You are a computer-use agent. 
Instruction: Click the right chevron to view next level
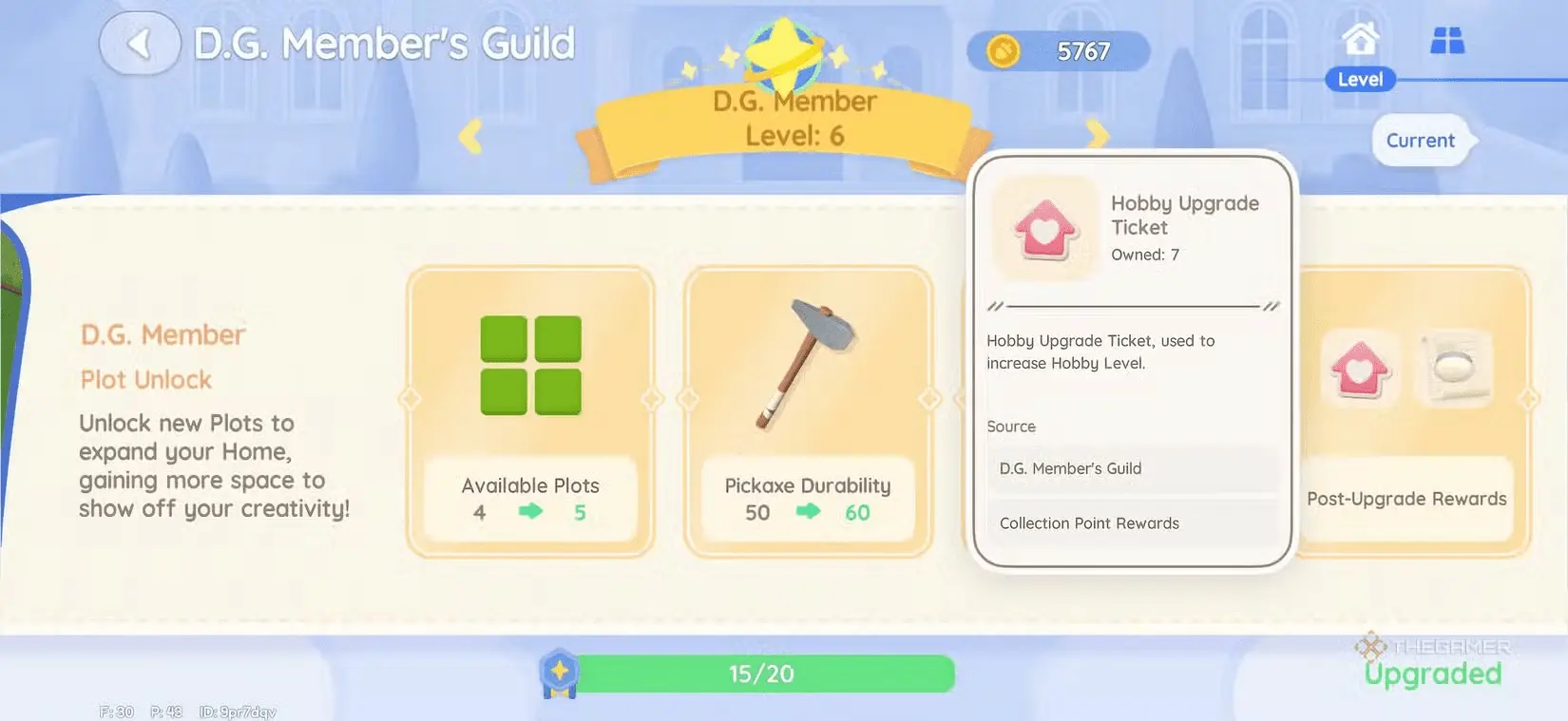click(1100, 137)
